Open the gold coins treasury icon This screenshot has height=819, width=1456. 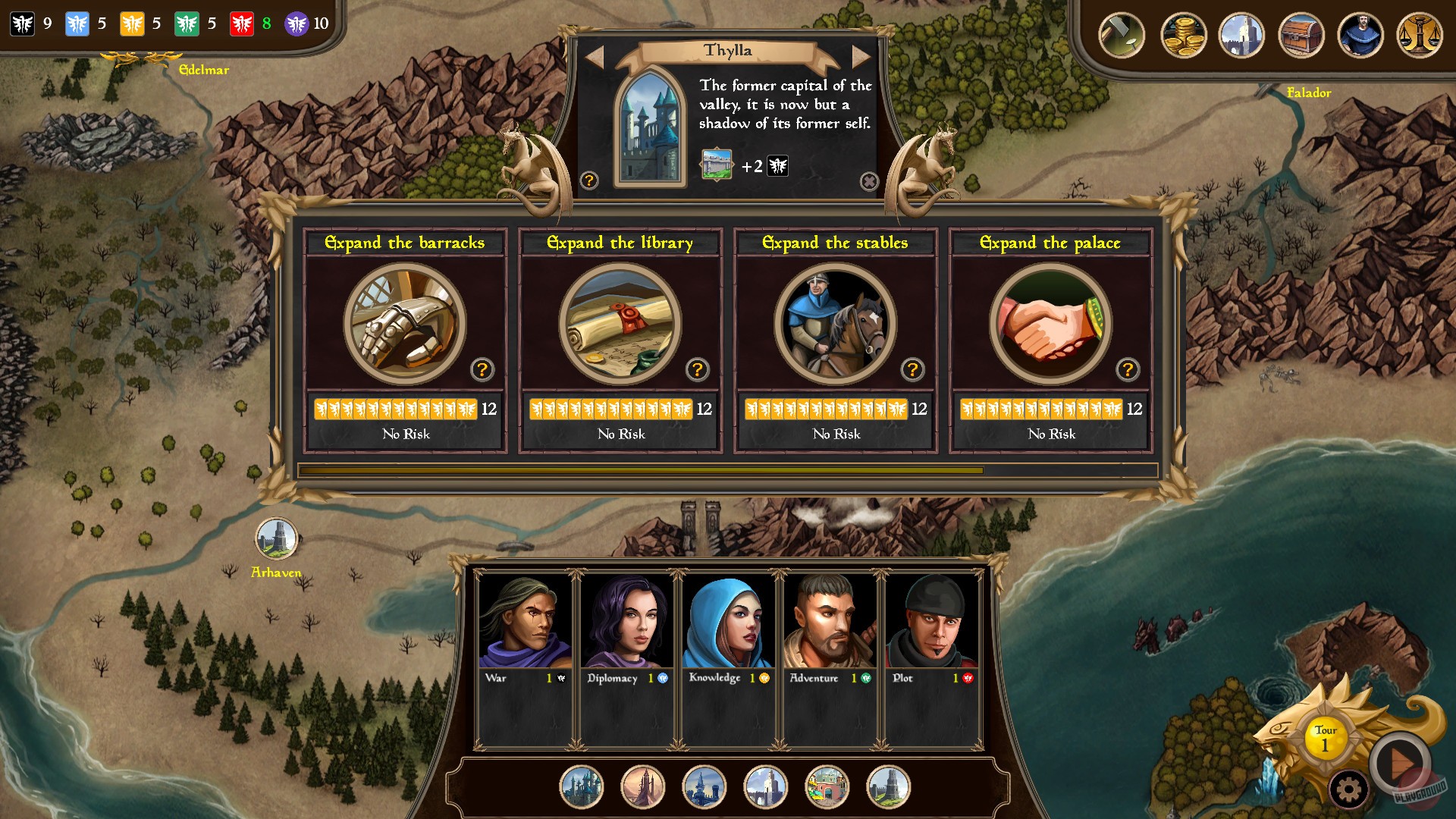(1183, 36)
